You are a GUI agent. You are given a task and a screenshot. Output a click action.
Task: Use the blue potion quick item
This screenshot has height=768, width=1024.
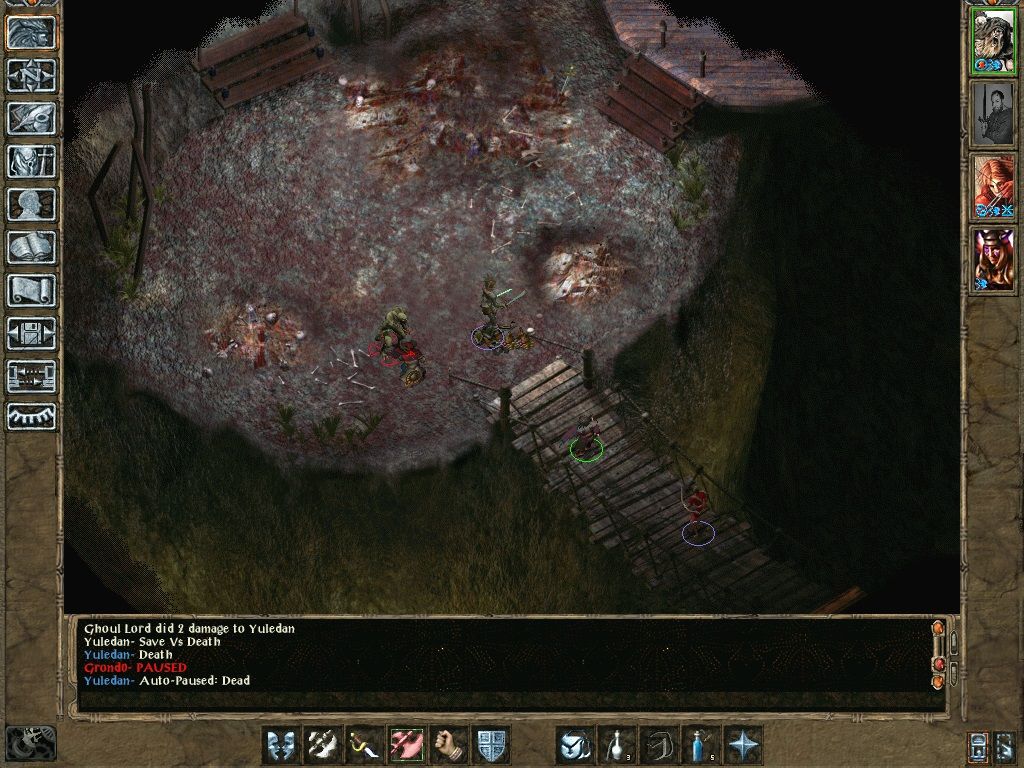click(x=701, y=745)
